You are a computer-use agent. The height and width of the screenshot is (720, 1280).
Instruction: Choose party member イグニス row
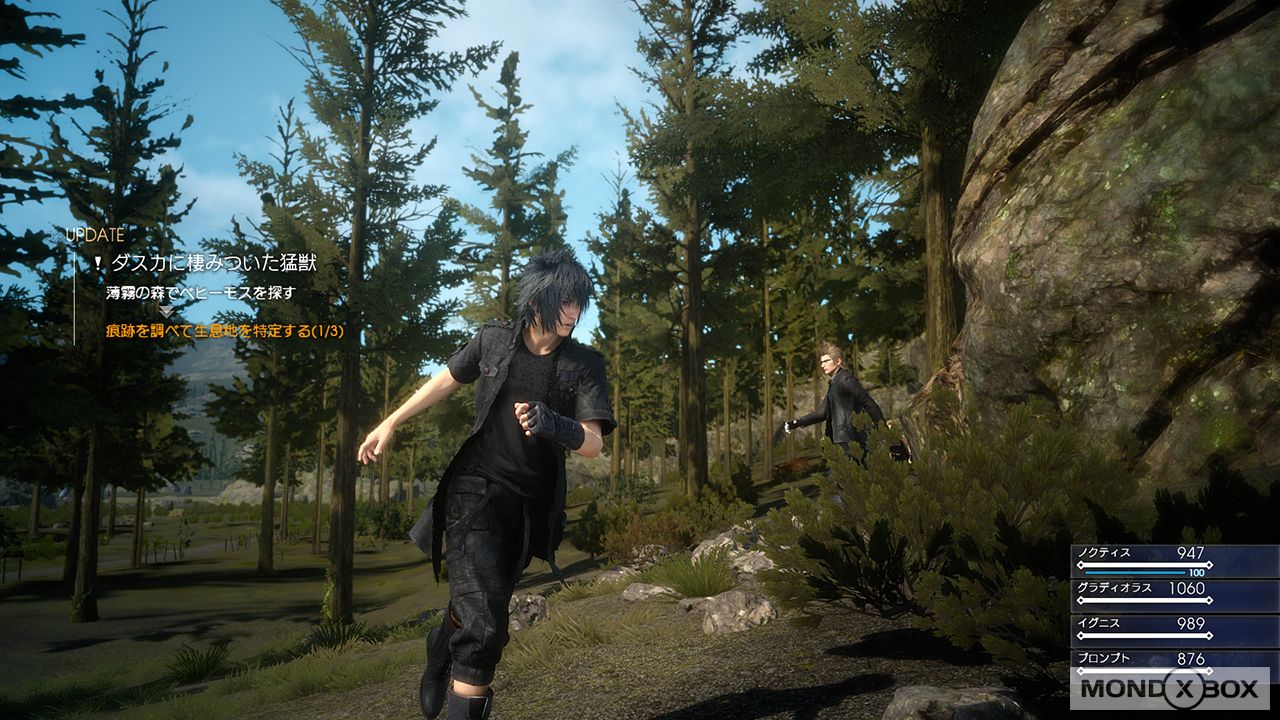pos(1174,629)
